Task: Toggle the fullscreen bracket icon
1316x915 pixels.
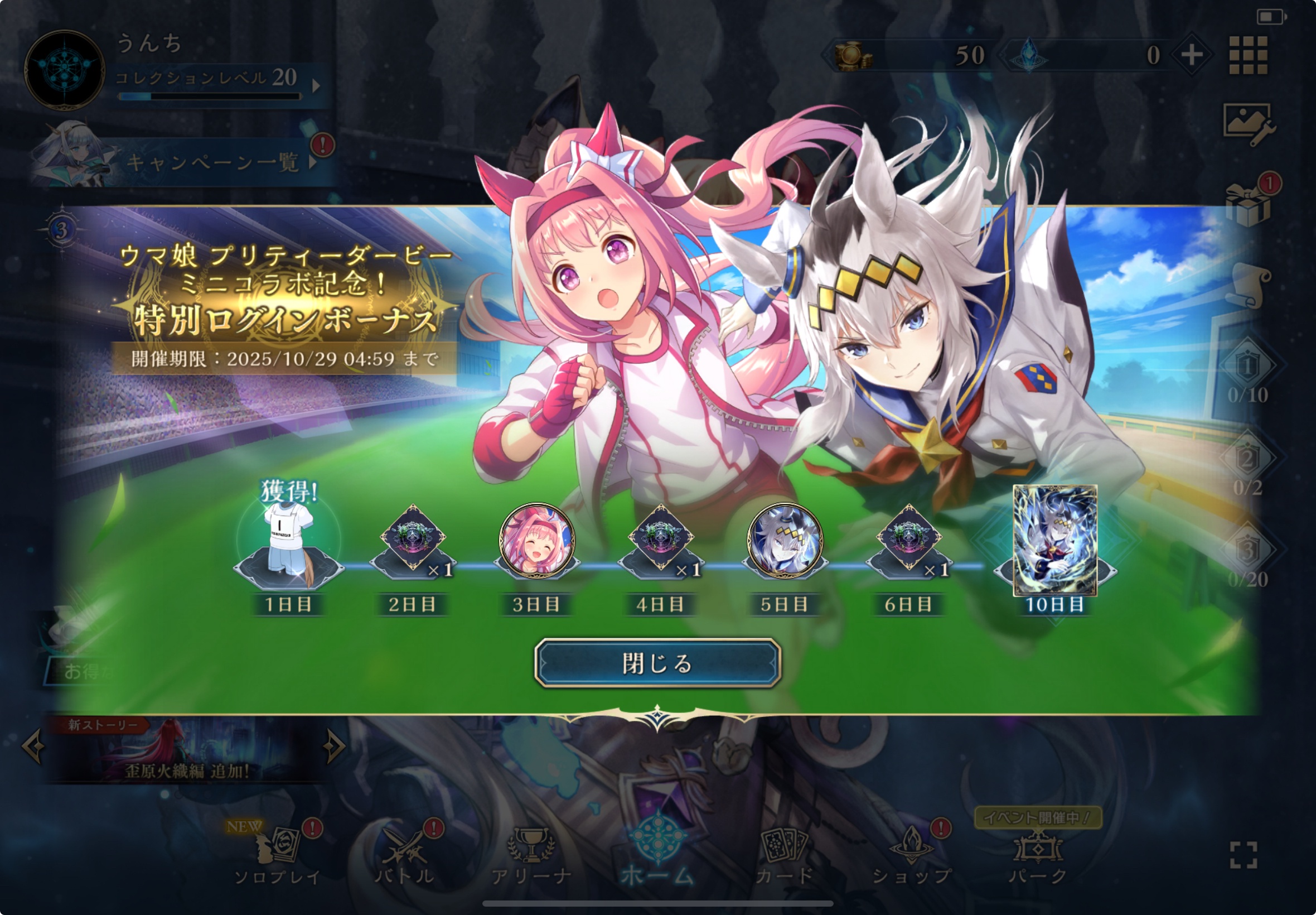Action: pos(1244,855)
